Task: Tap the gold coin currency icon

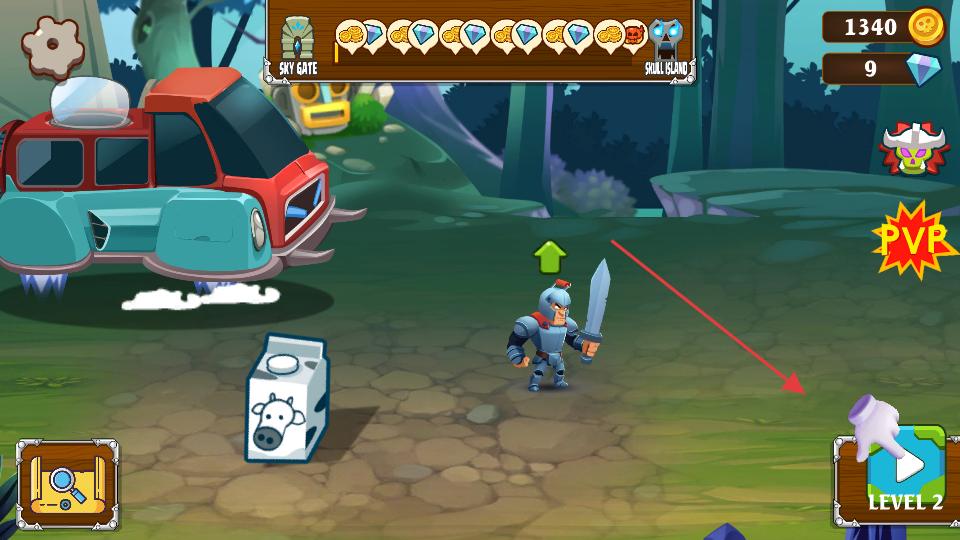Action: point(926,27)
